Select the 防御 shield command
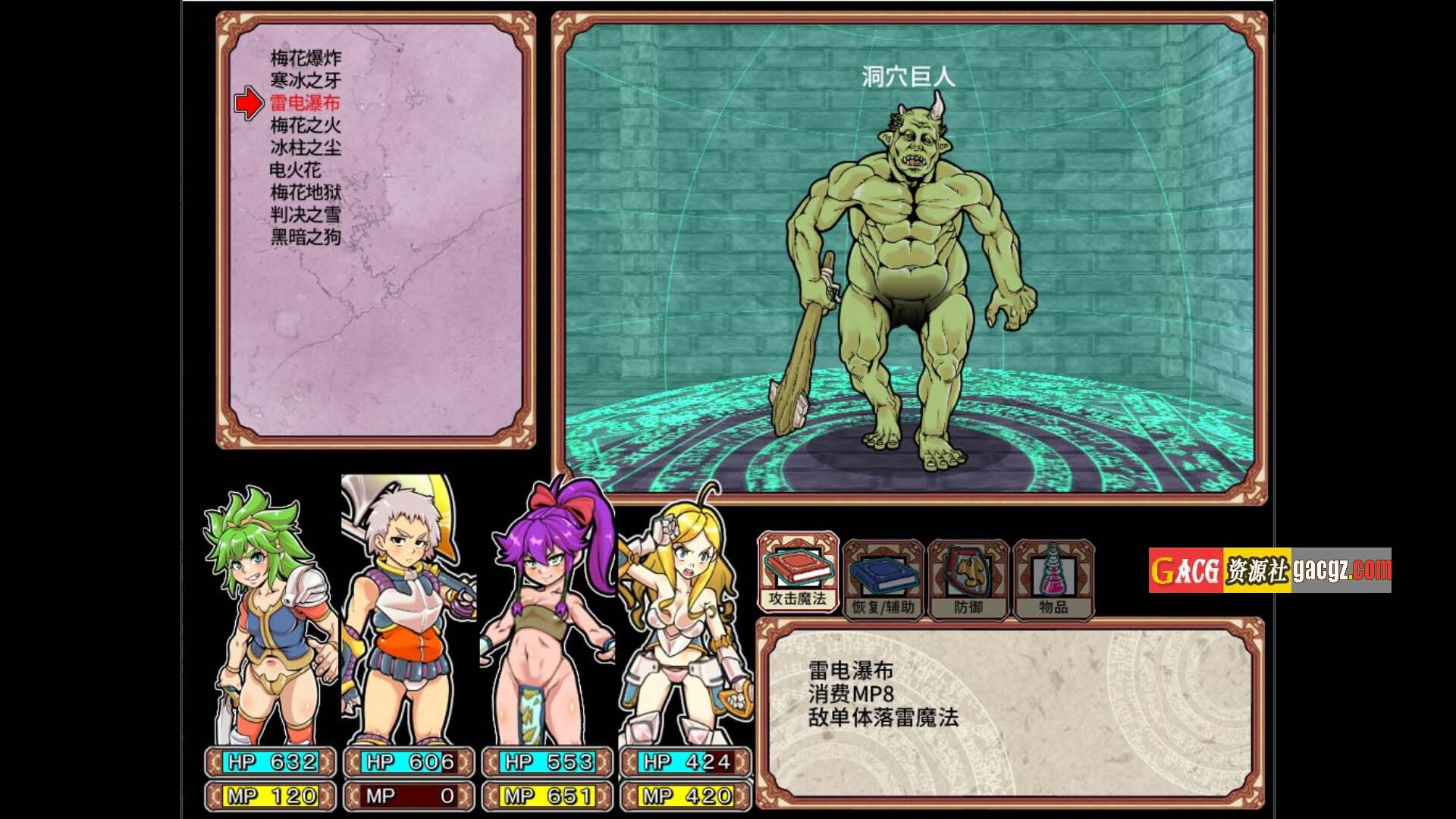 [x=968, y=580]
